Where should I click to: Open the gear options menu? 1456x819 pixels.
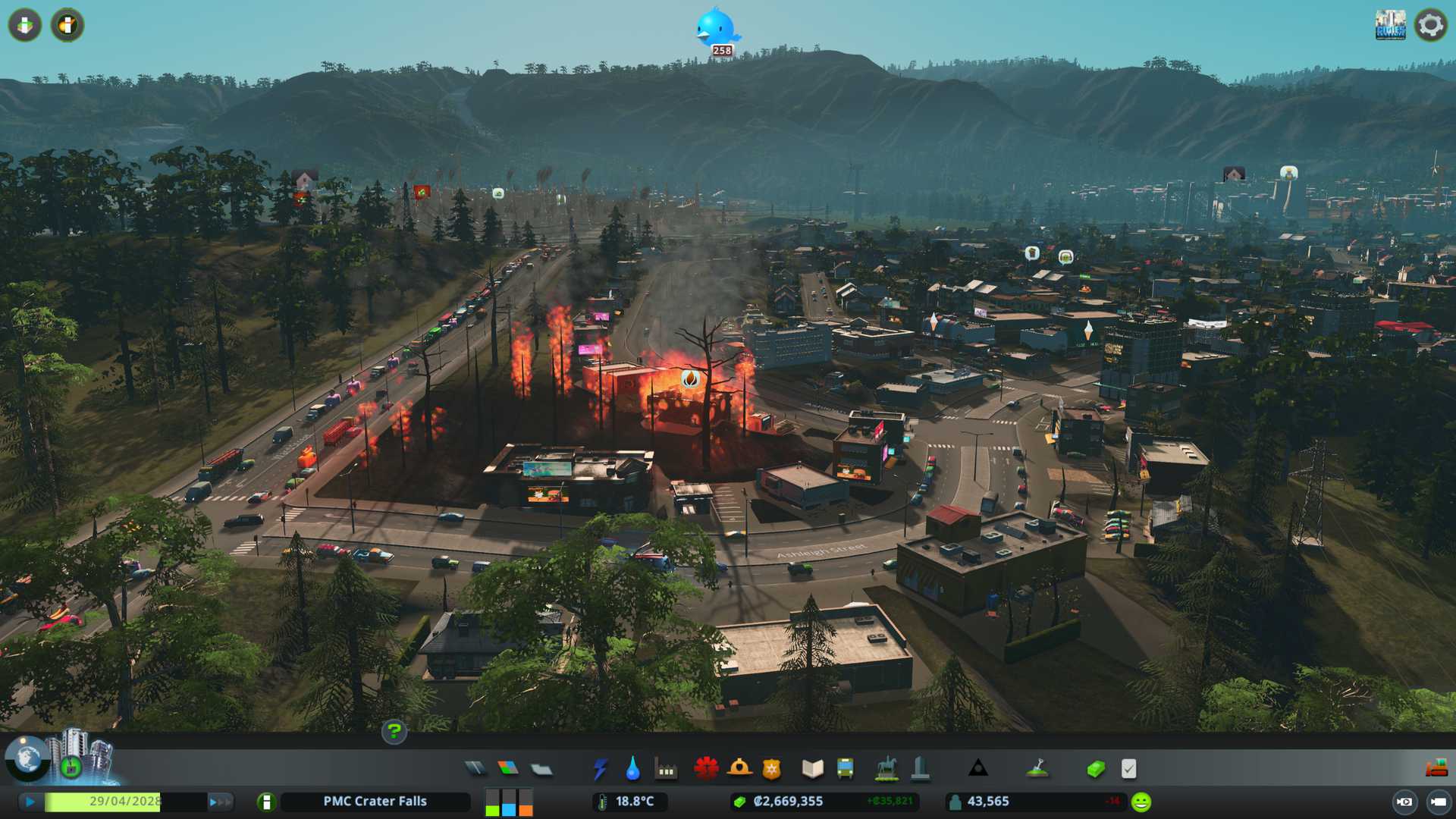(x=1430, y=25)
